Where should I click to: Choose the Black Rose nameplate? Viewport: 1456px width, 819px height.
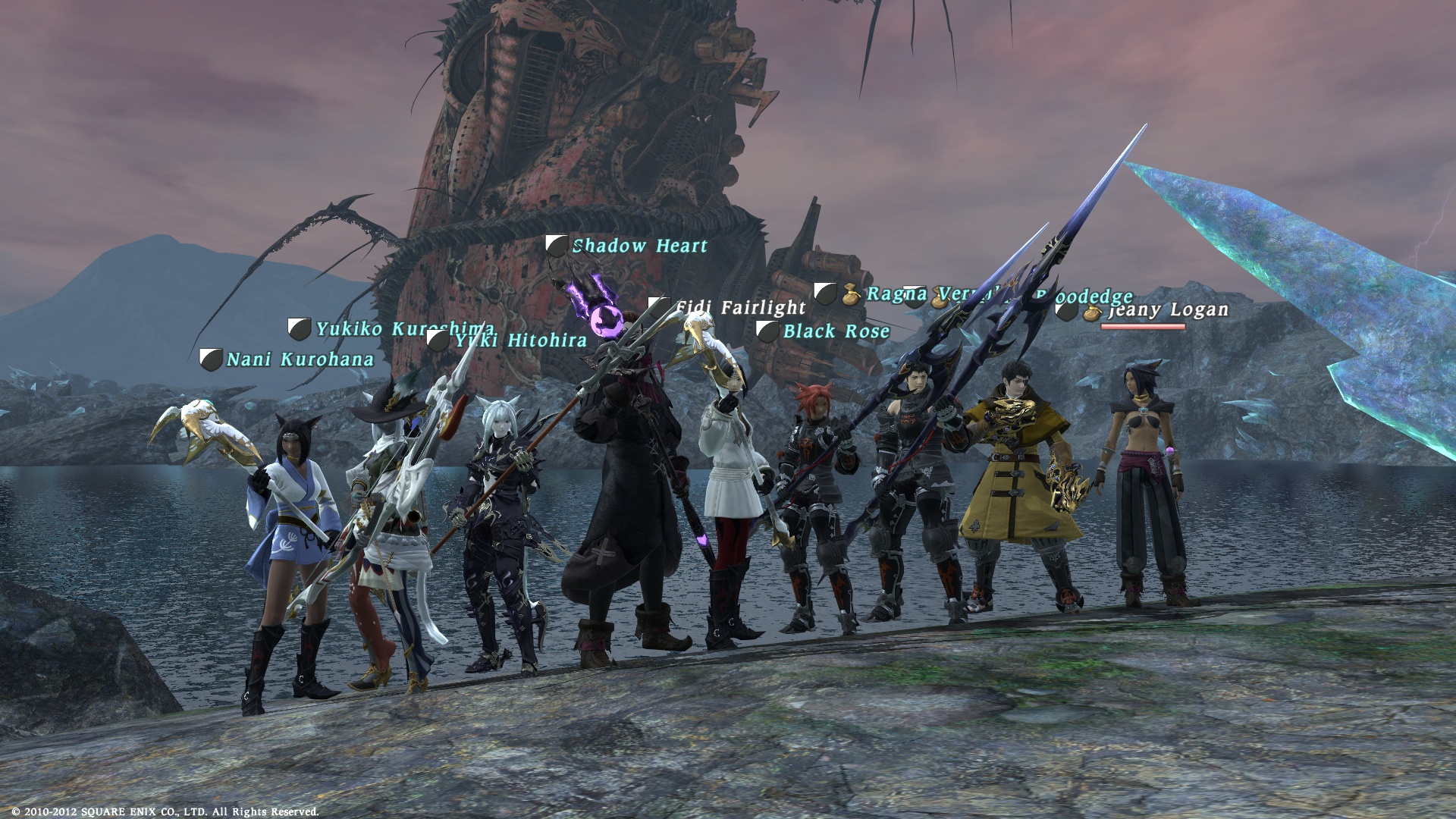(x=836, y=331)
